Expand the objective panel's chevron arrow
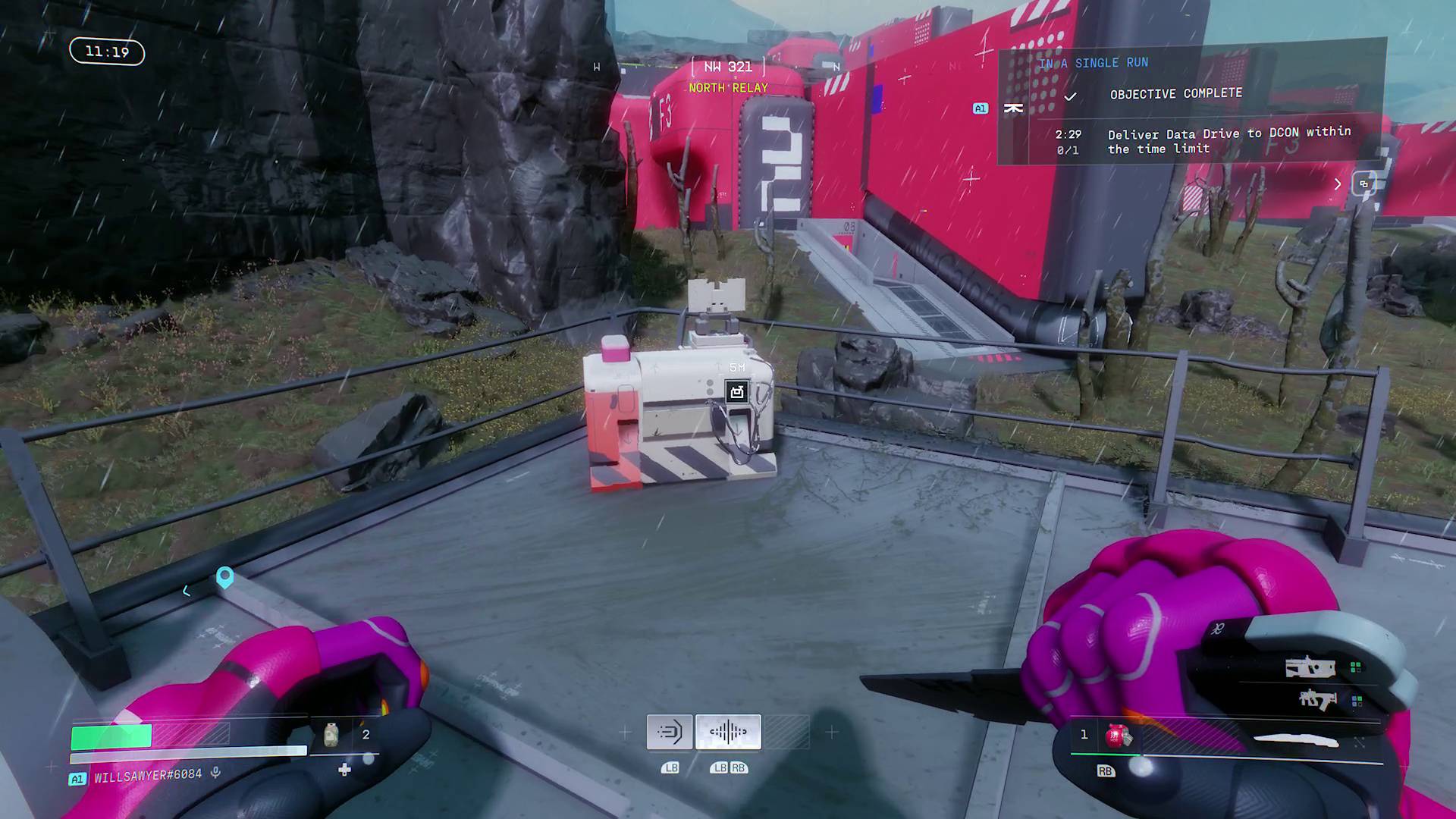 [1338, 184]
